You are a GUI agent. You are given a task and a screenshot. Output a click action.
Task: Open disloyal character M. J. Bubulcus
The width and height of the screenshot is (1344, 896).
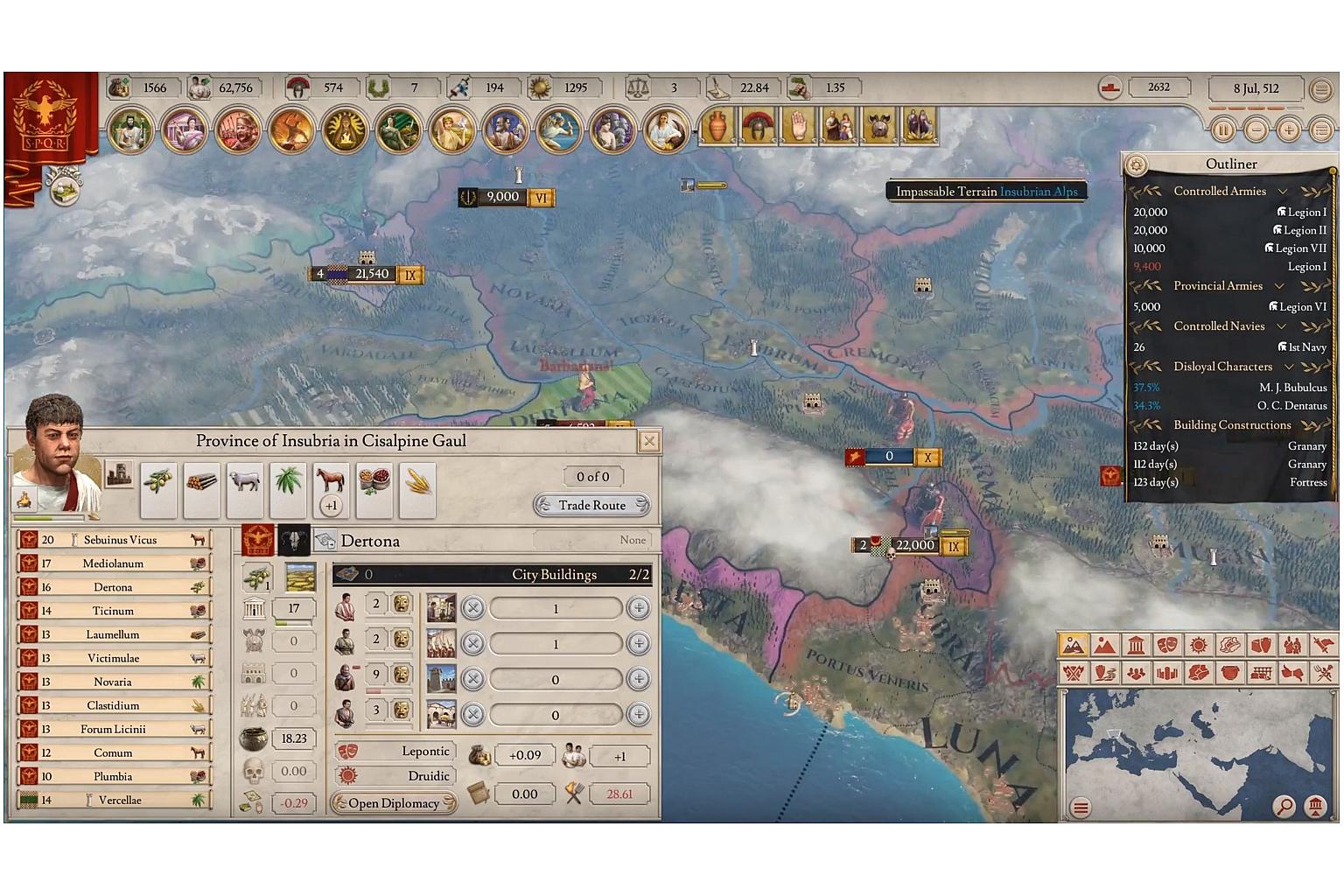coord(1291,388)
